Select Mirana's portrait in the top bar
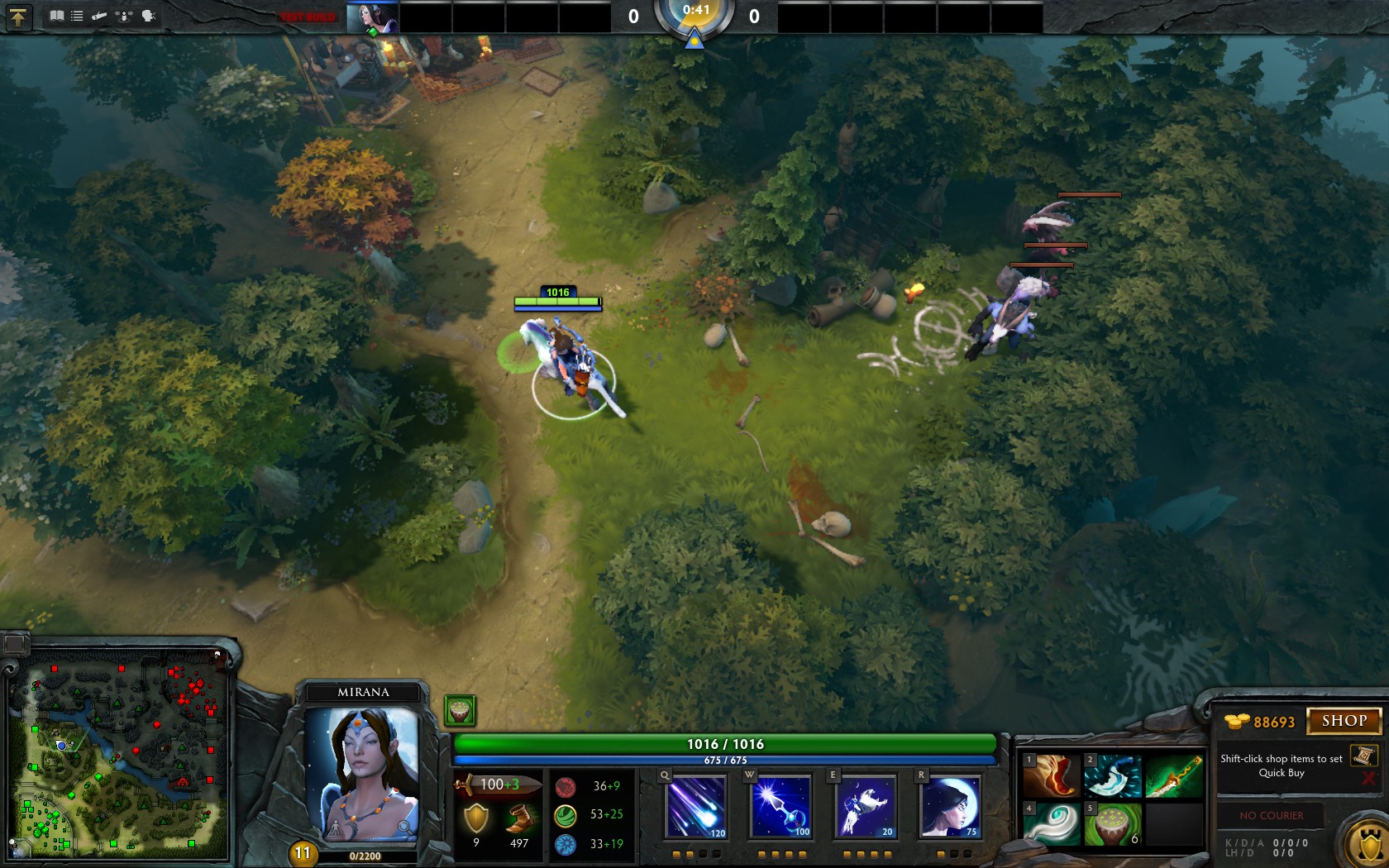 [372, 17]
